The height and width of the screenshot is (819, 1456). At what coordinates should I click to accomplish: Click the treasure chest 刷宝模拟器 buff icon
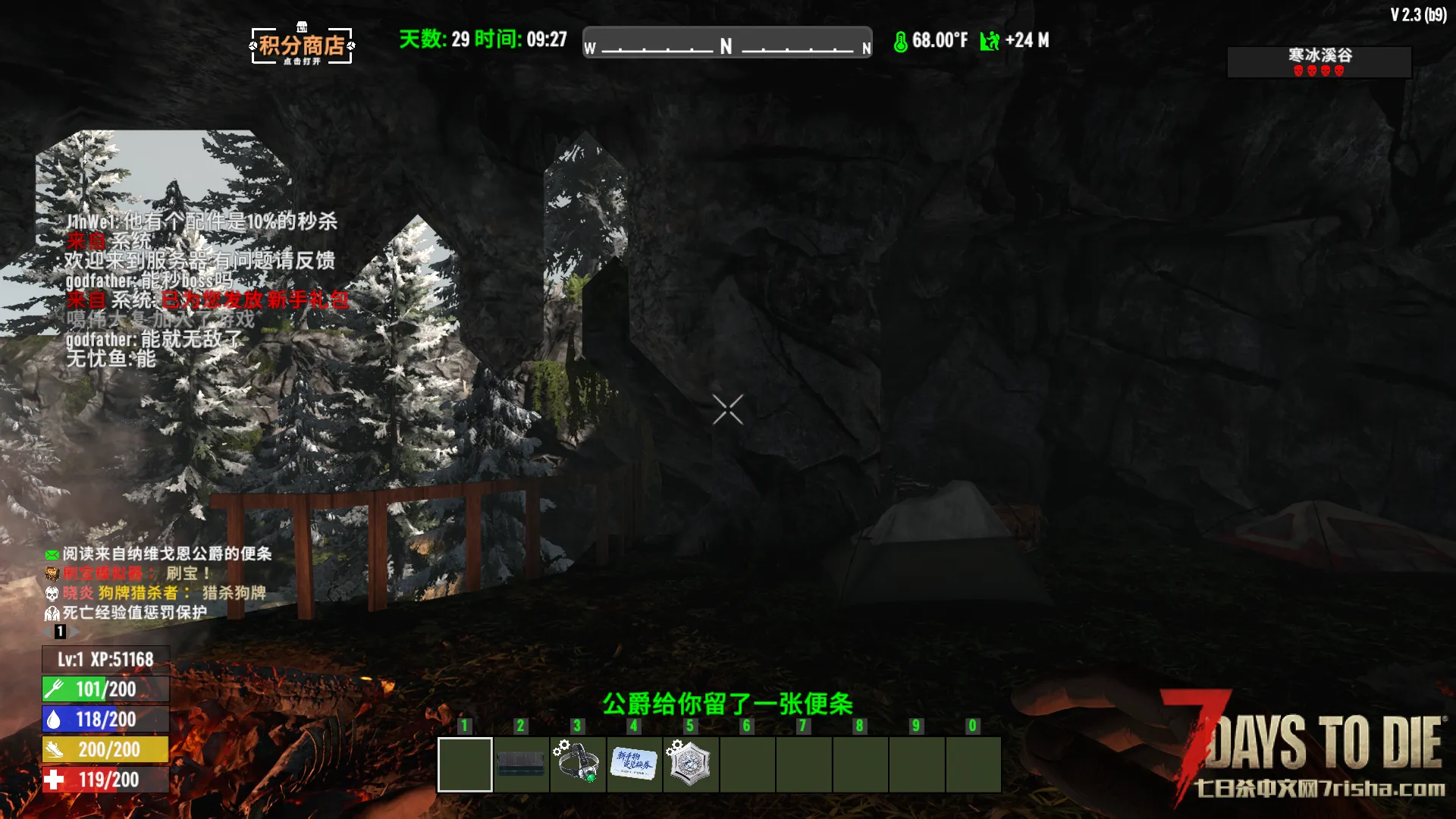click(52, 573)
